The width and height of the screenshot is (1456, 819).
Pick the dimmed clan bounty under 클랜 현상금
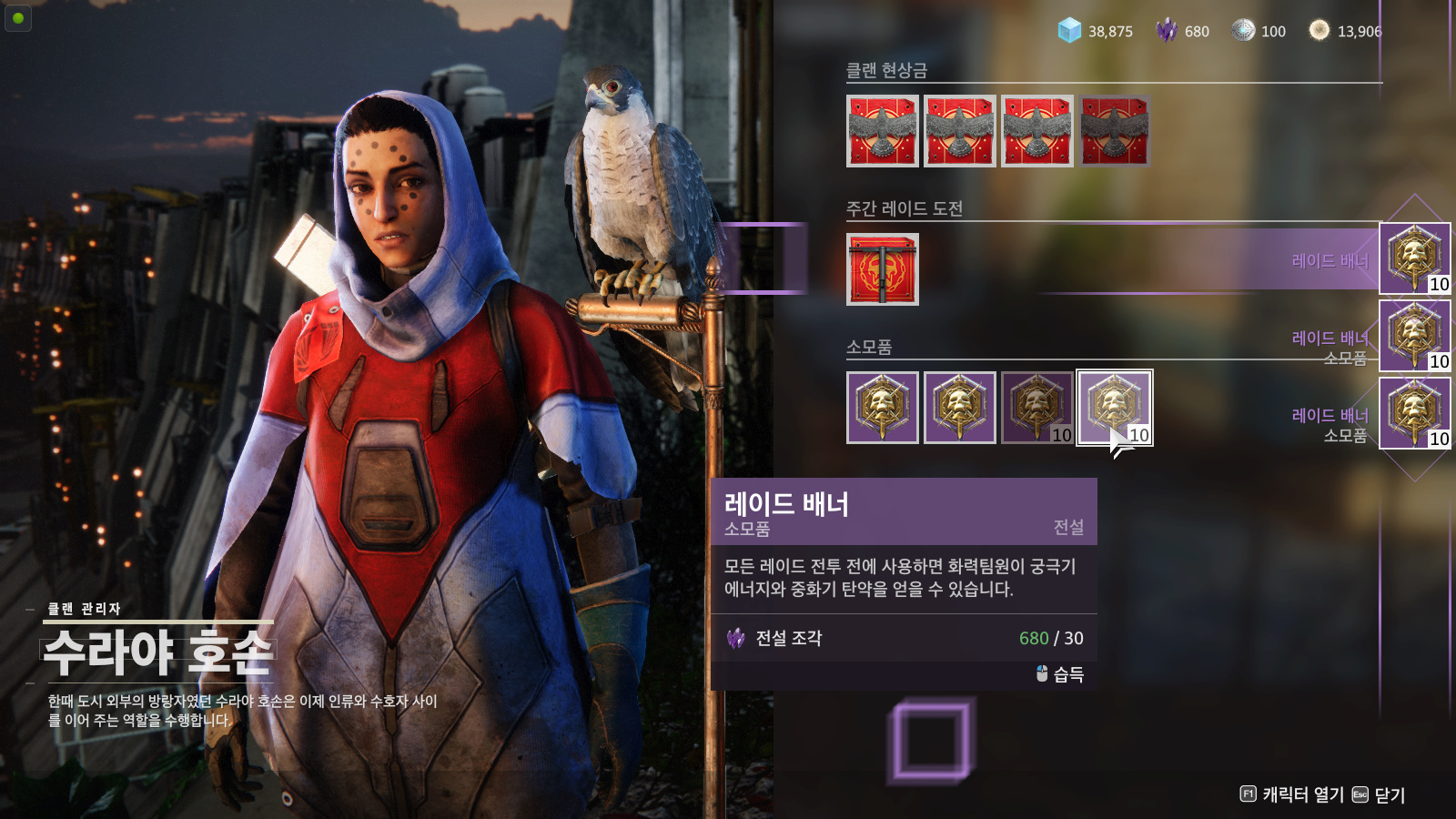1115,131
